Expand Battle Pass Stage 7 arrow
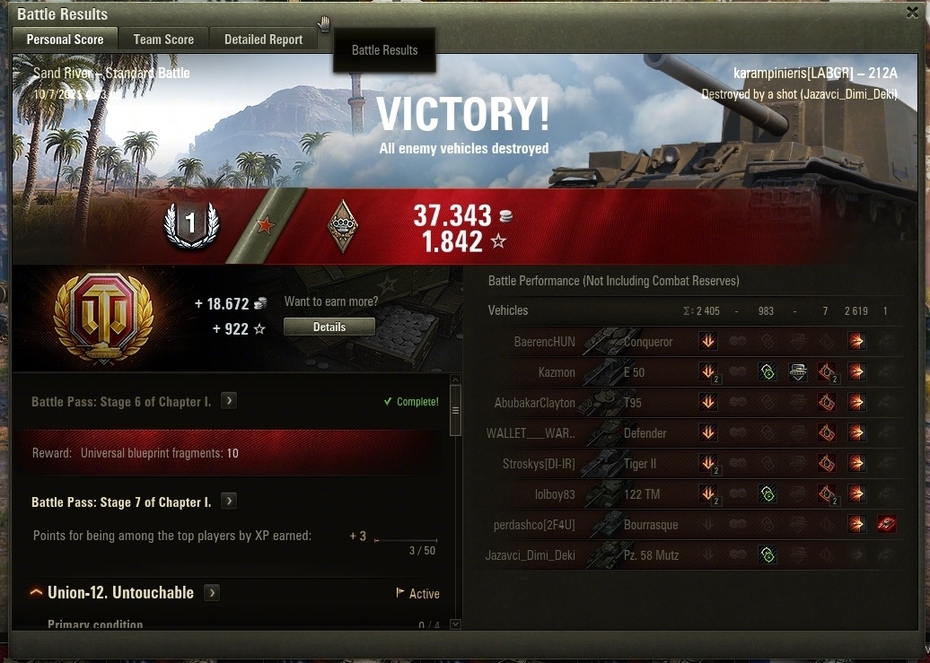 229,501
